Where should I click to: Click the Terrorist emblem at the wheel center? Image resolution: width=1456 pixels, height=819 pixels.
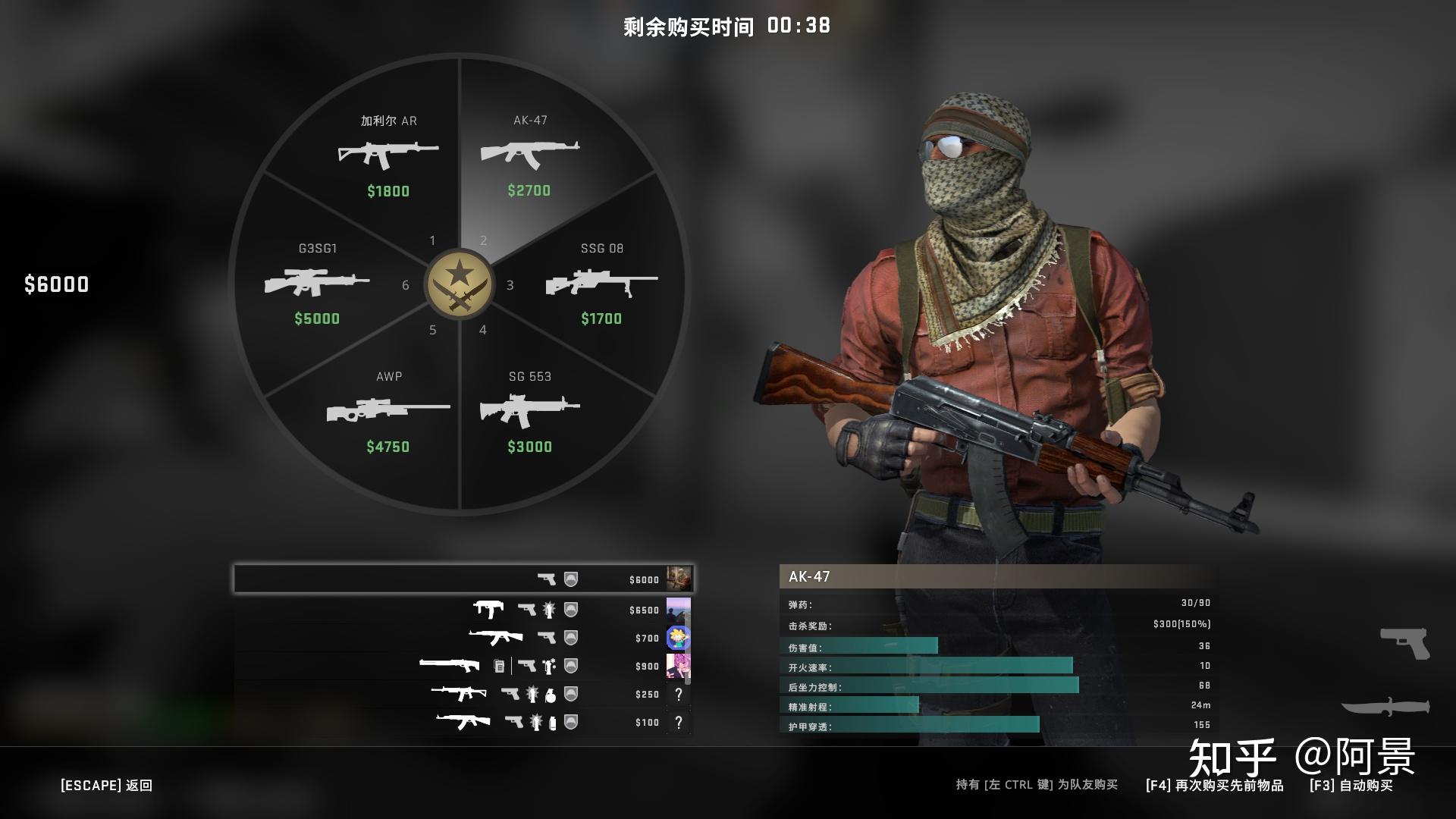pos(458,283)
